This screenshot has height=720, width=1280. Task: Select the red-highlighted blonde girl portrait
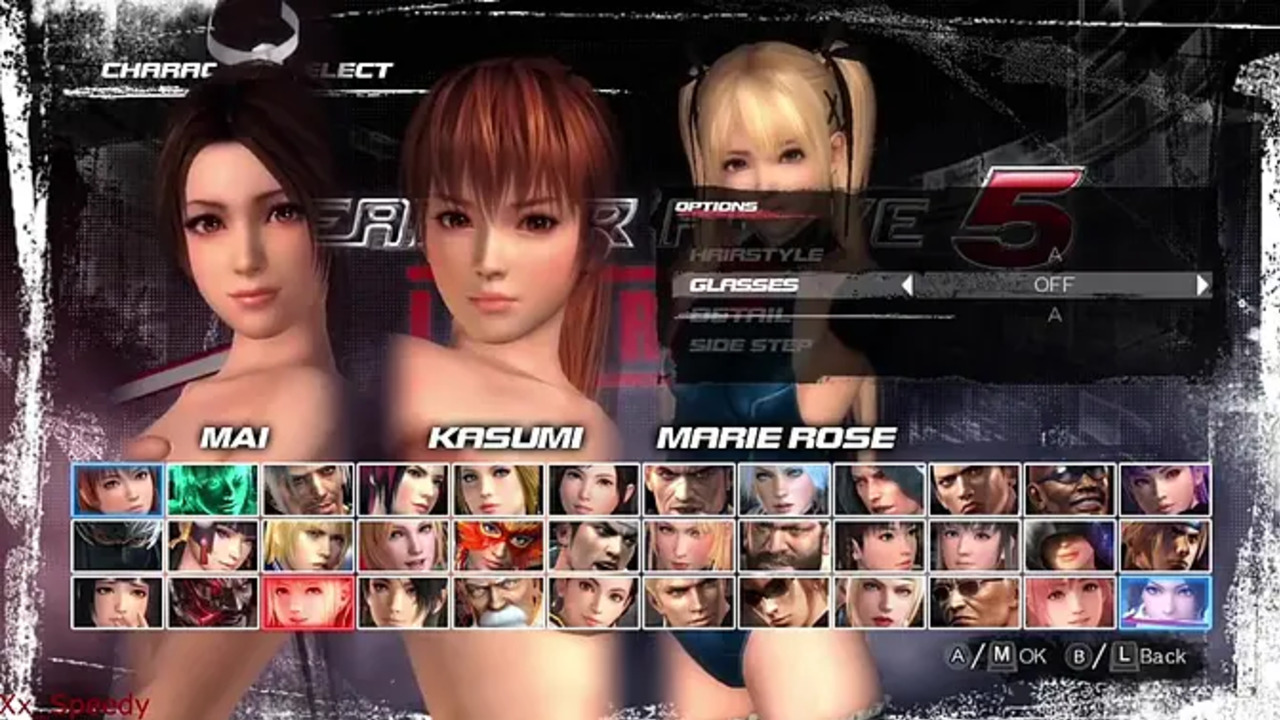tap(308, 602)
